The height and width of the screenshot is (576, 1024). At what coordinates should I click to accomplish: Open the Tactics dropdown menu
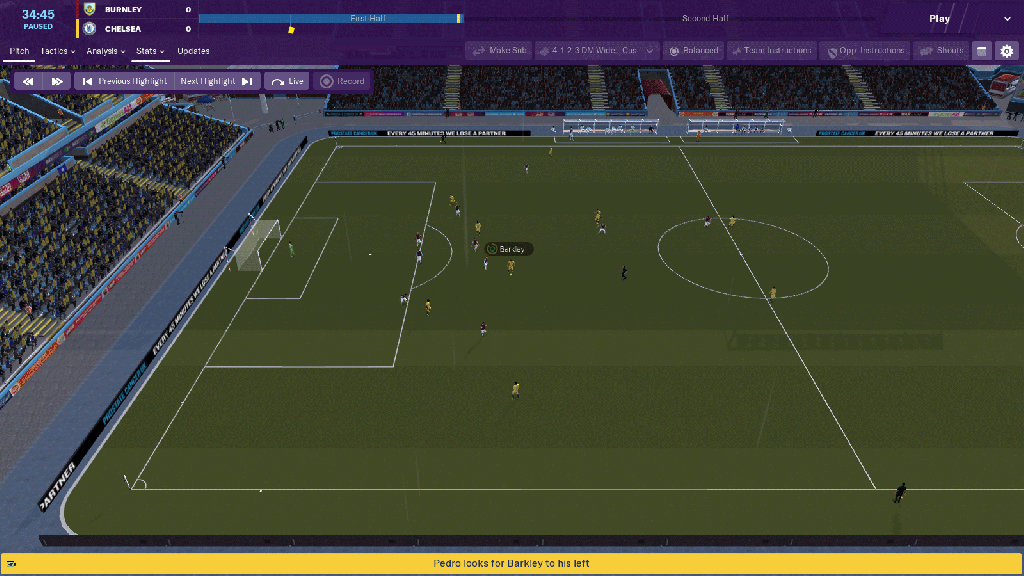click(59, 51)
